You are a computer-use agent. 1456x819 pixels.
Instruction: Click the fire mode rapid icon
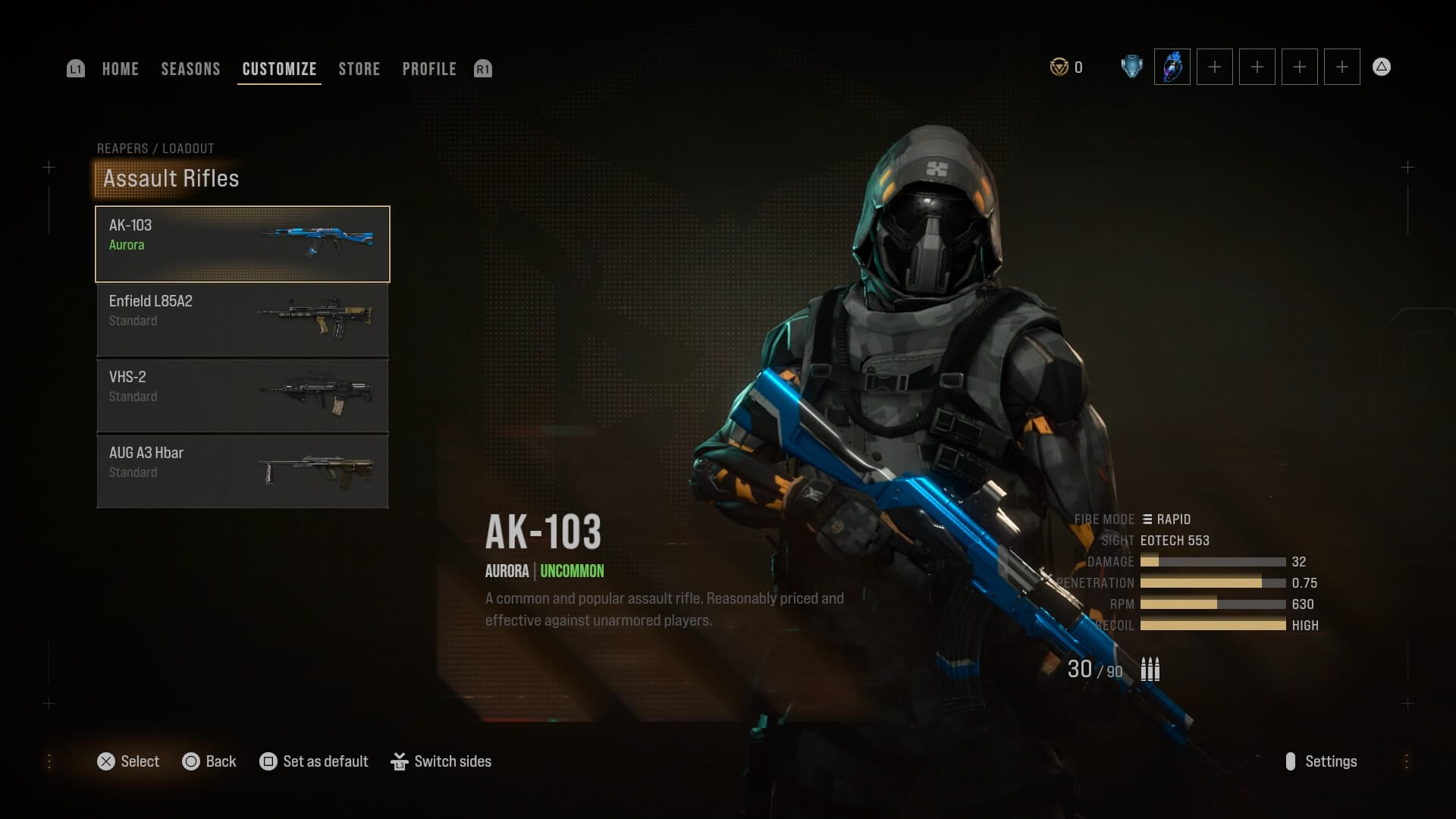pos(1147,519)
